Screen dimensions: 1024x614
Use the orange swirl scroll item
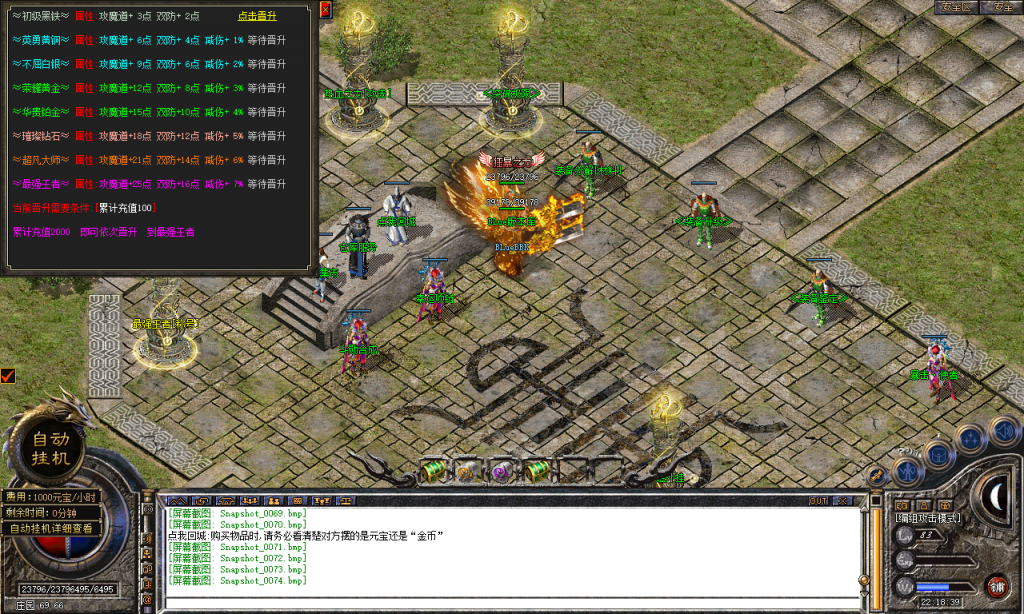465,470
